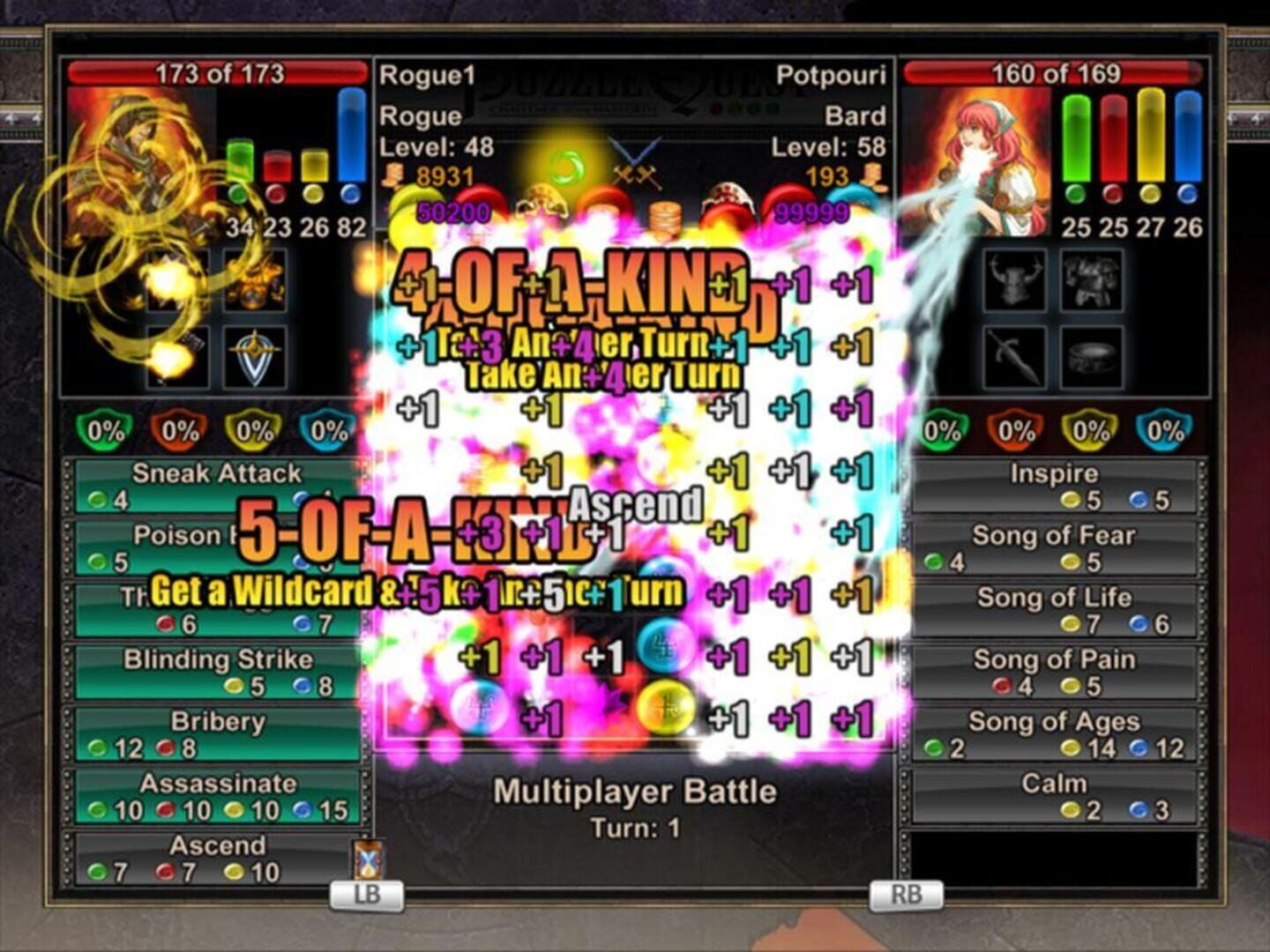The height and width of the screenshot is (952, 1270).
Task: Select the ring slot in Potpouri's equipment panel
Action: tap(1094, 357)
